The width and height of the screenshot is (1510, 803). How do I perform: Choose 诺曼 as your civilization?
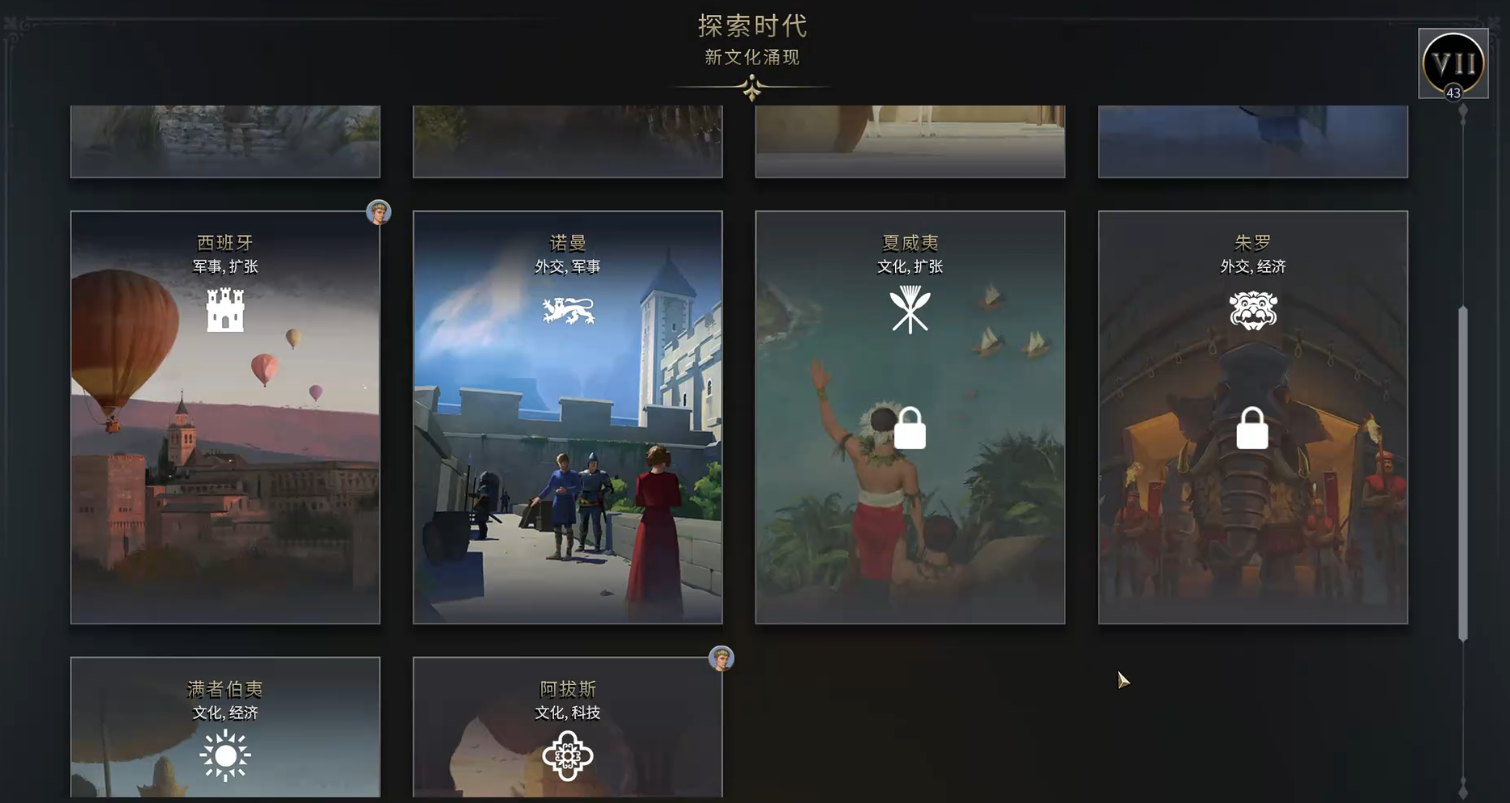coord(567,500)
